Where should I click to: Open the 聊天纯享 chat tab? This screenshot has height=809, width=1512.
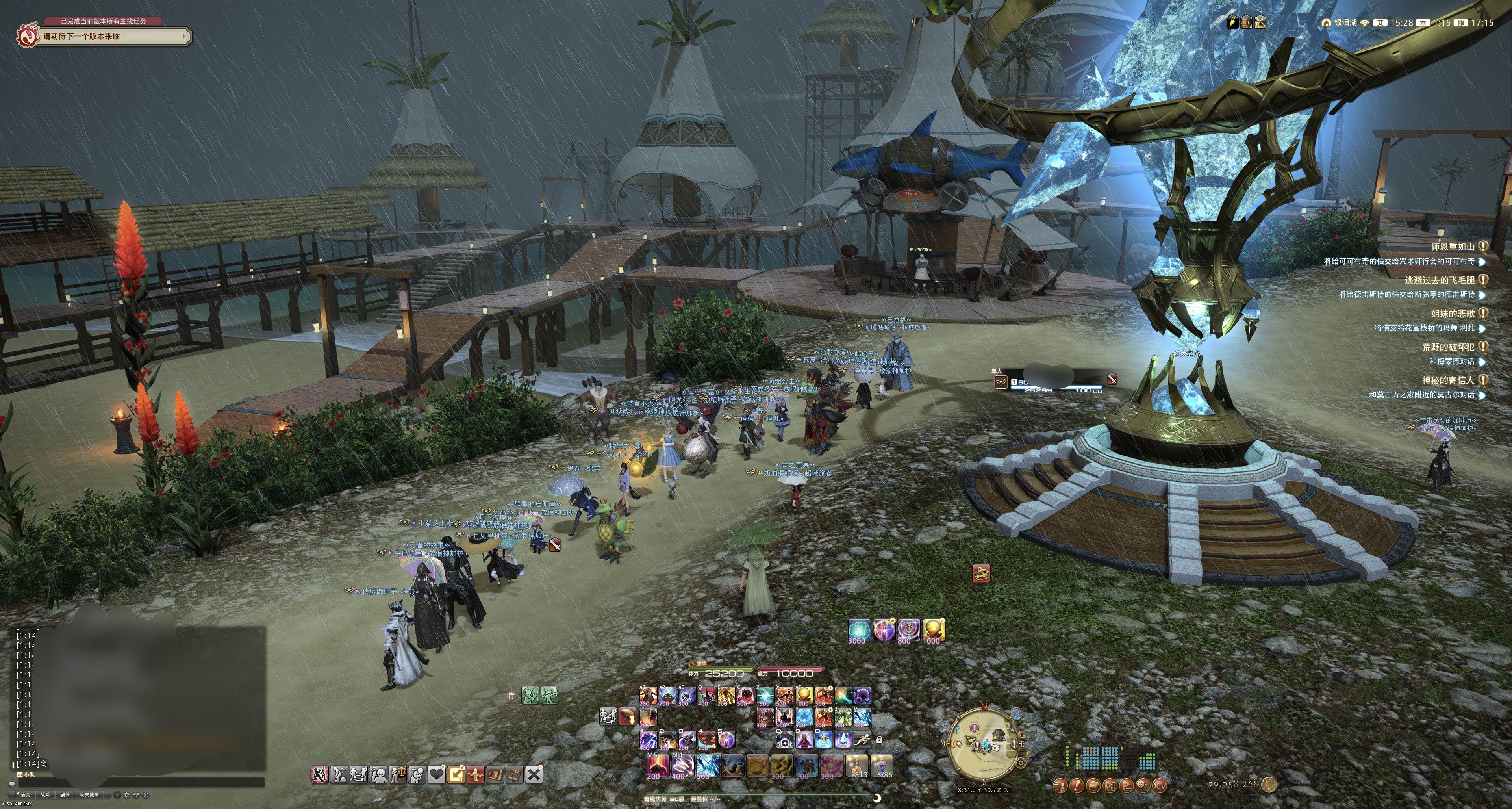pyautogui.click(x=89, y=795)
